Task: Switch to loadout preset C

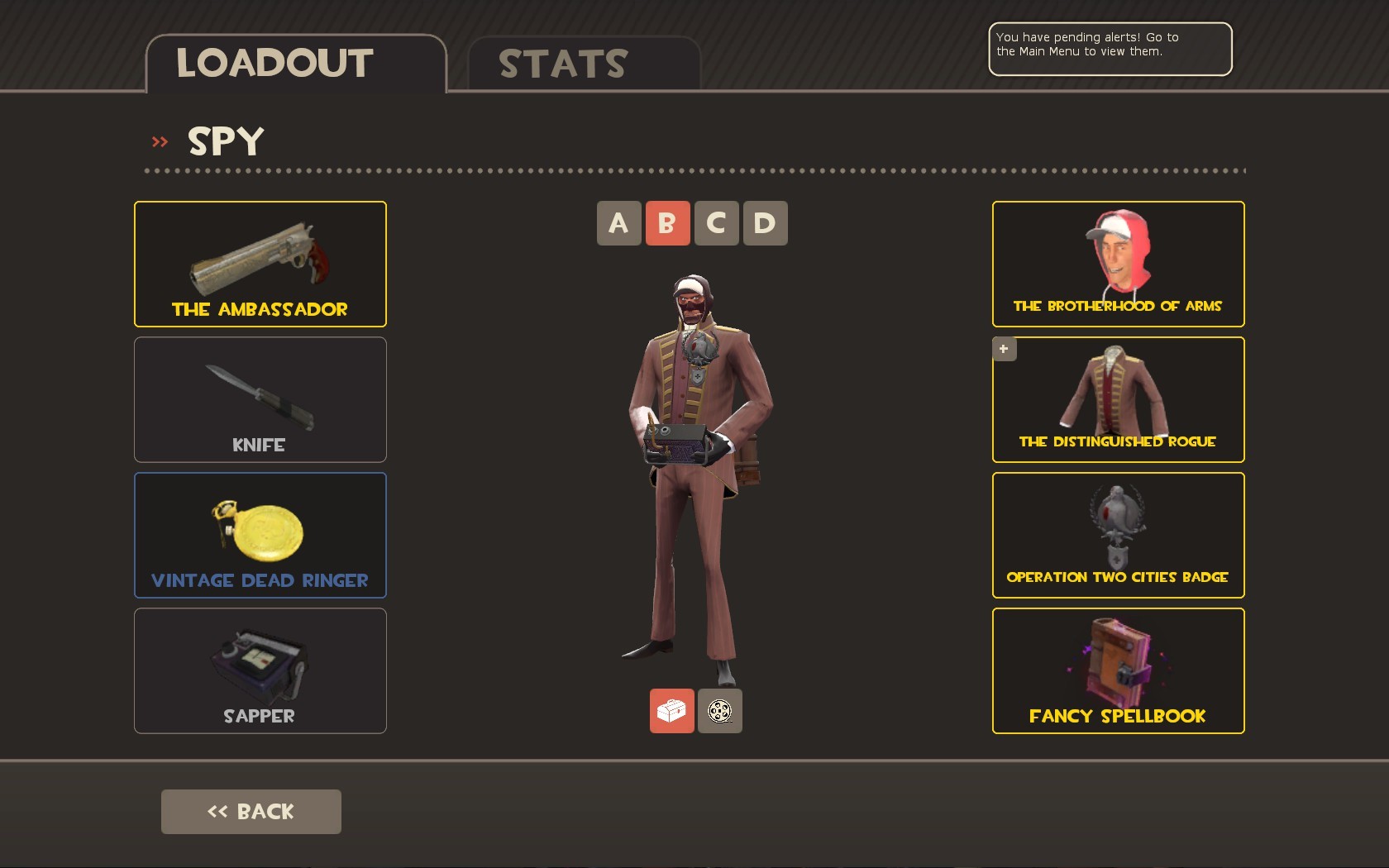Action: (x=716, y=222)
